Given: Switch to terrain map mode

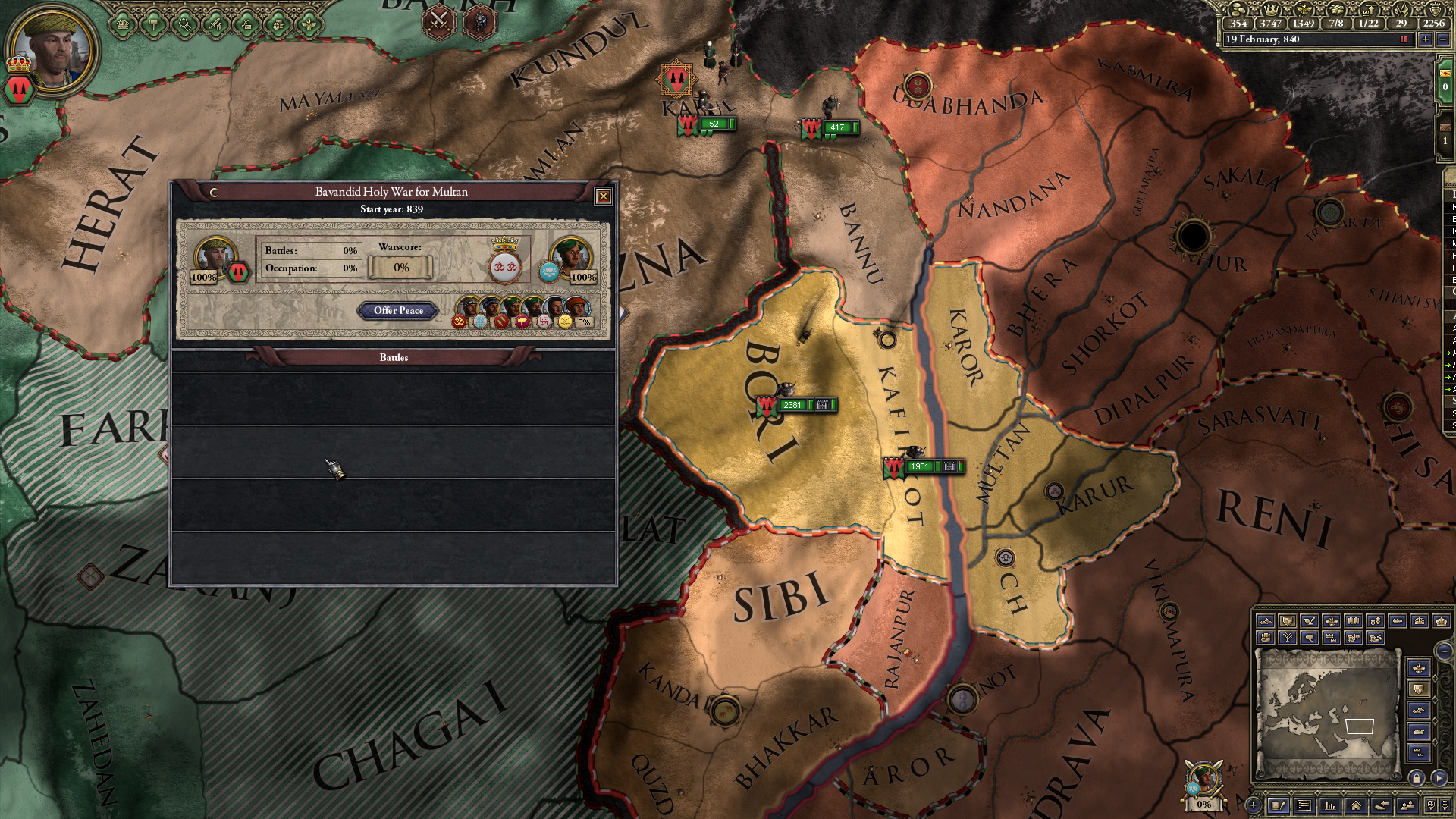Looking at the screenshot, I should coord(1266,621).
